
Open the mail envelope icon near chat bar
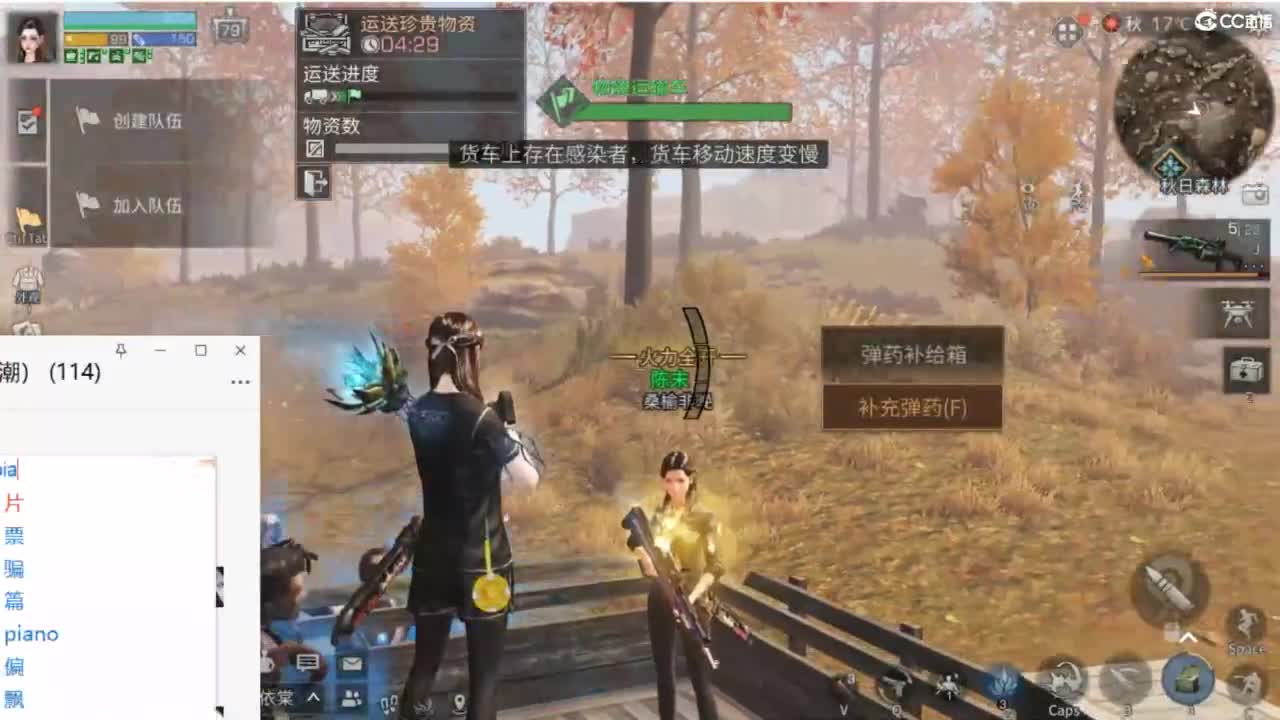351,663
